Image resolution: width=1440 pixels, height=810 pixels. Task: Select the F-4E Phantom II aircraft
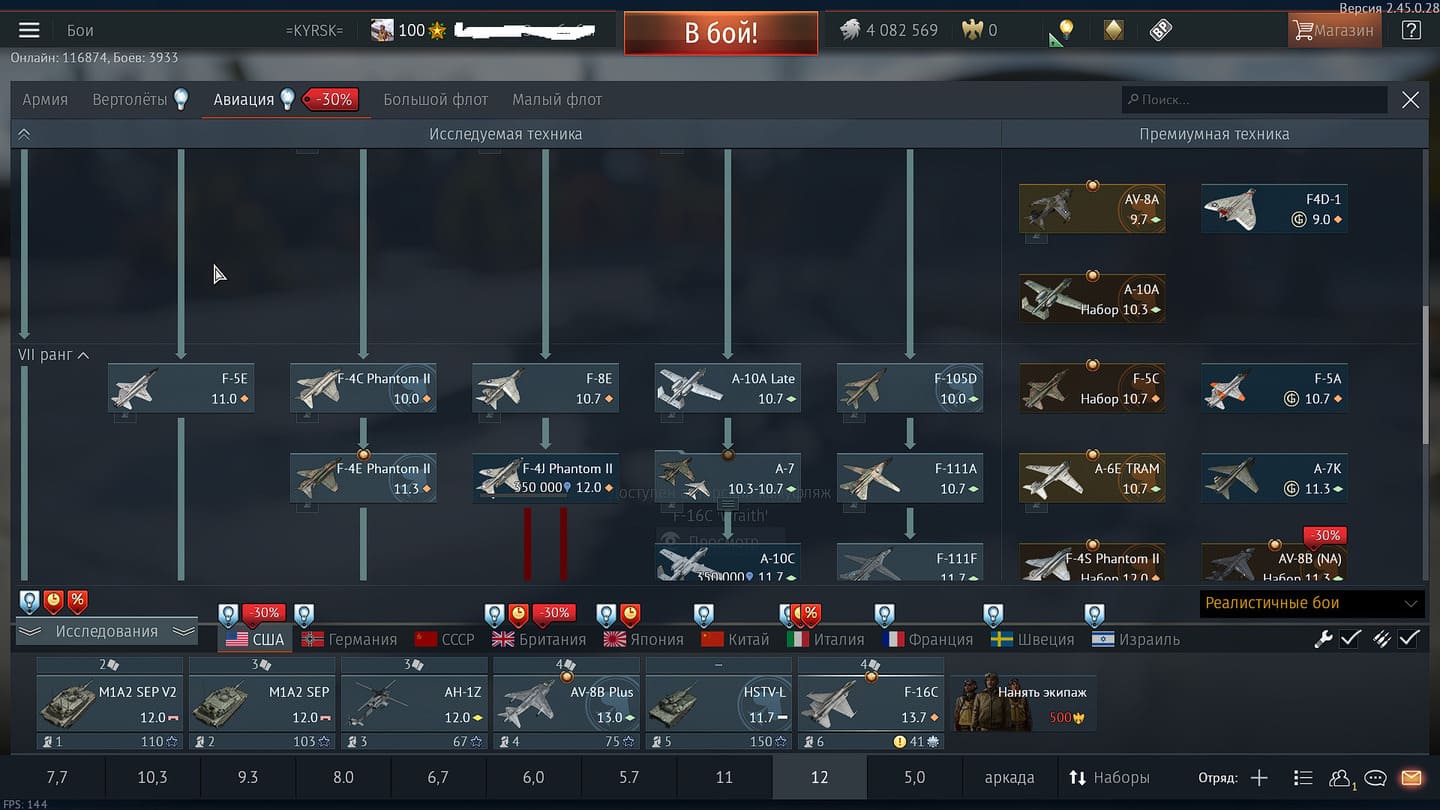coord(363,478)
